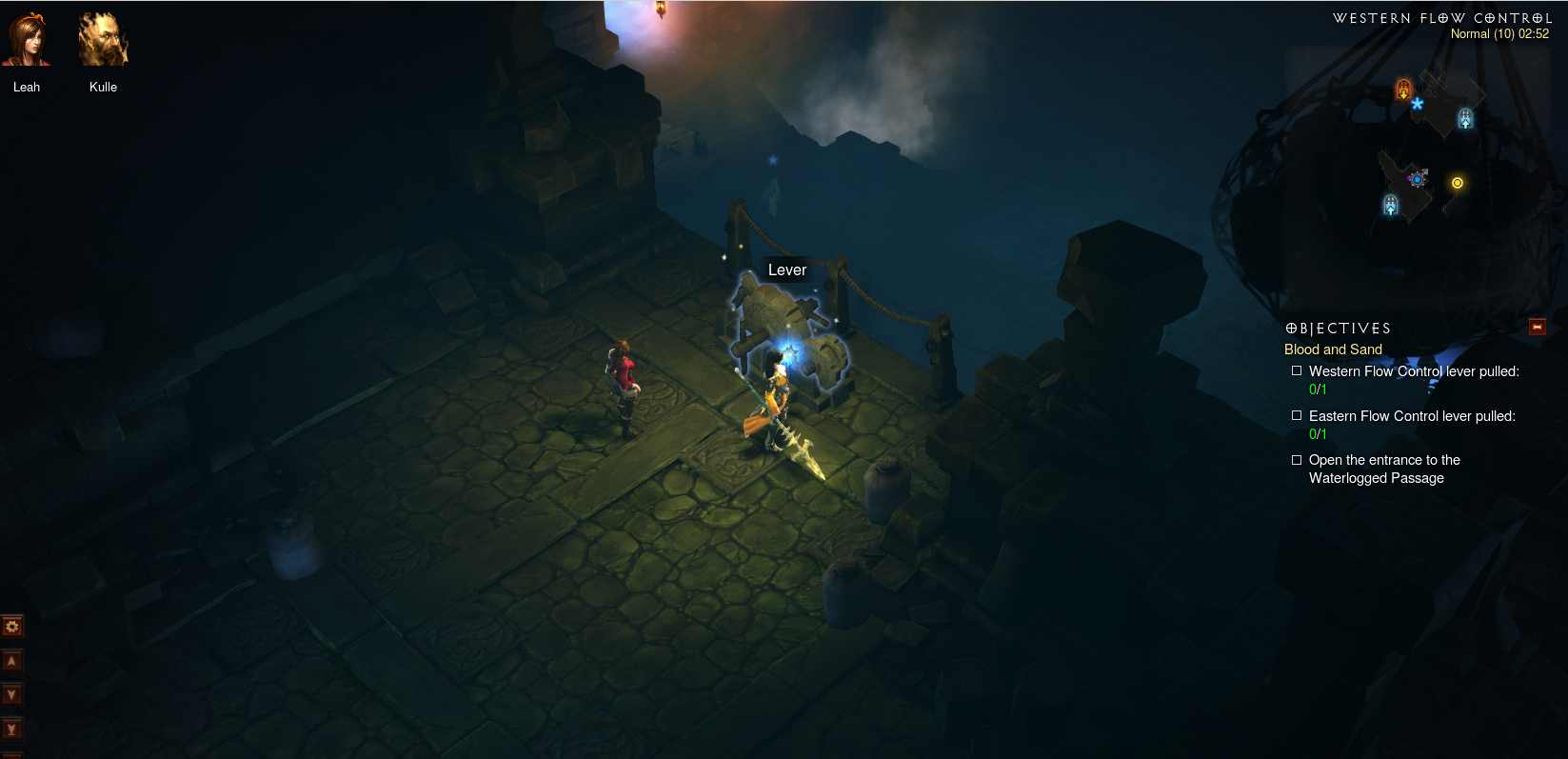Click the chat scroll-down arrow button
1568x759 pixels.
pos(12,695)
